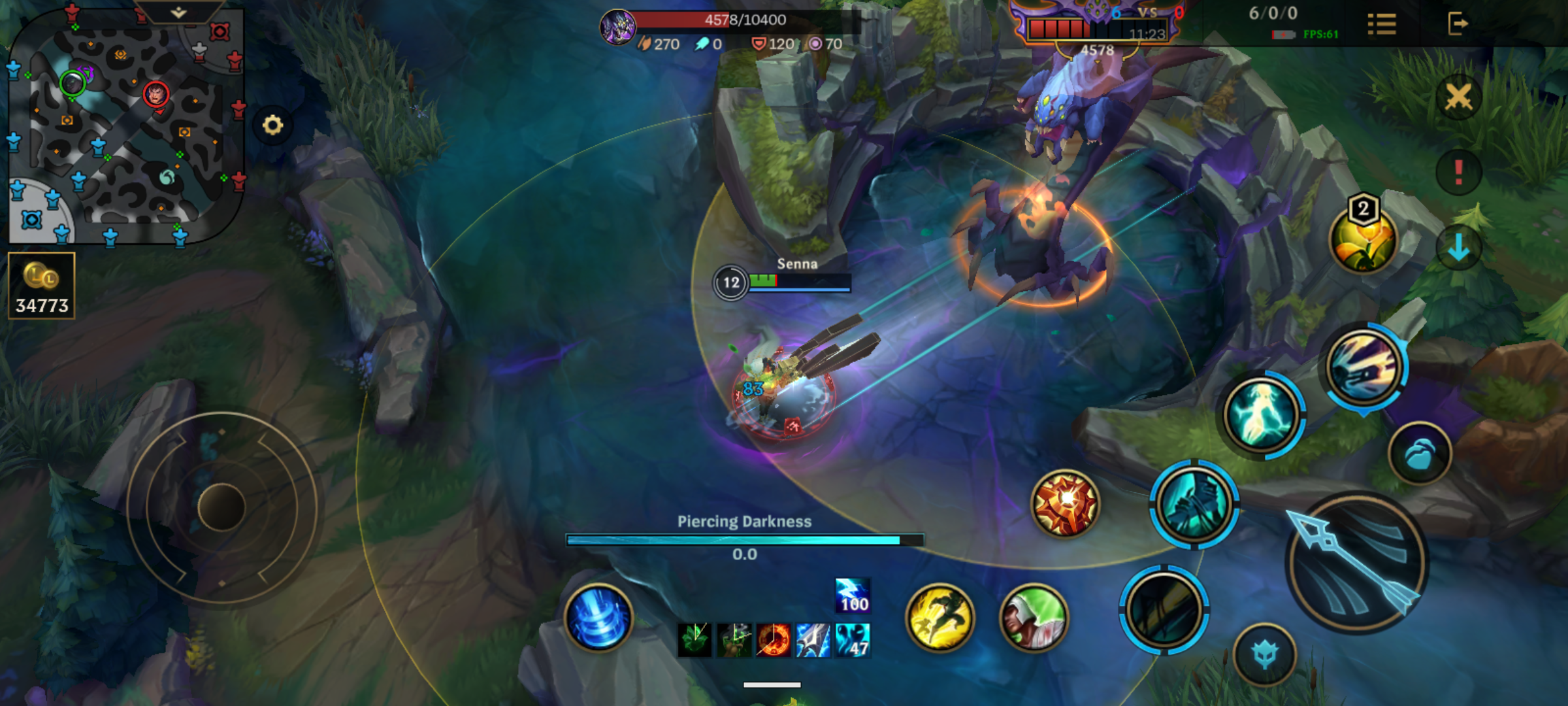Activate the orange sunburst item ability

[1065, 503]
